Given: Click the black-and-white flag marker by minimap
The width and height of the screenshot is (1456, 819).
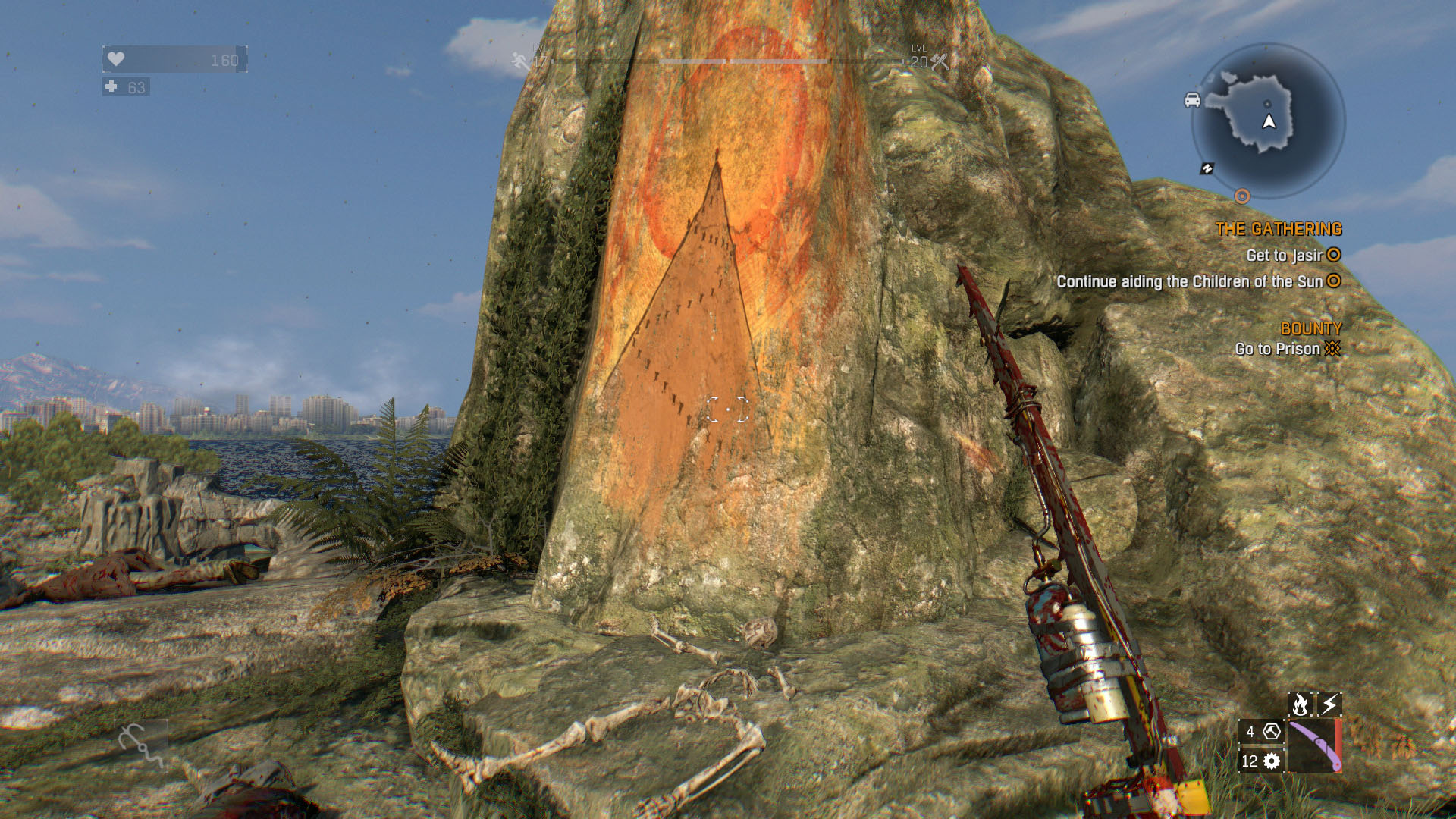Looking at the screenshot, I should pos(1207,168).
